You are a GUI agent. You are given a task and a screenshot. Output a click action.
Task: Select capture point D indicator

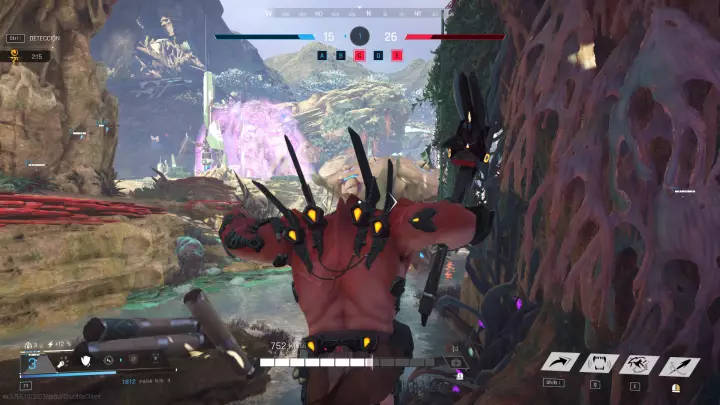pos(379,55)
